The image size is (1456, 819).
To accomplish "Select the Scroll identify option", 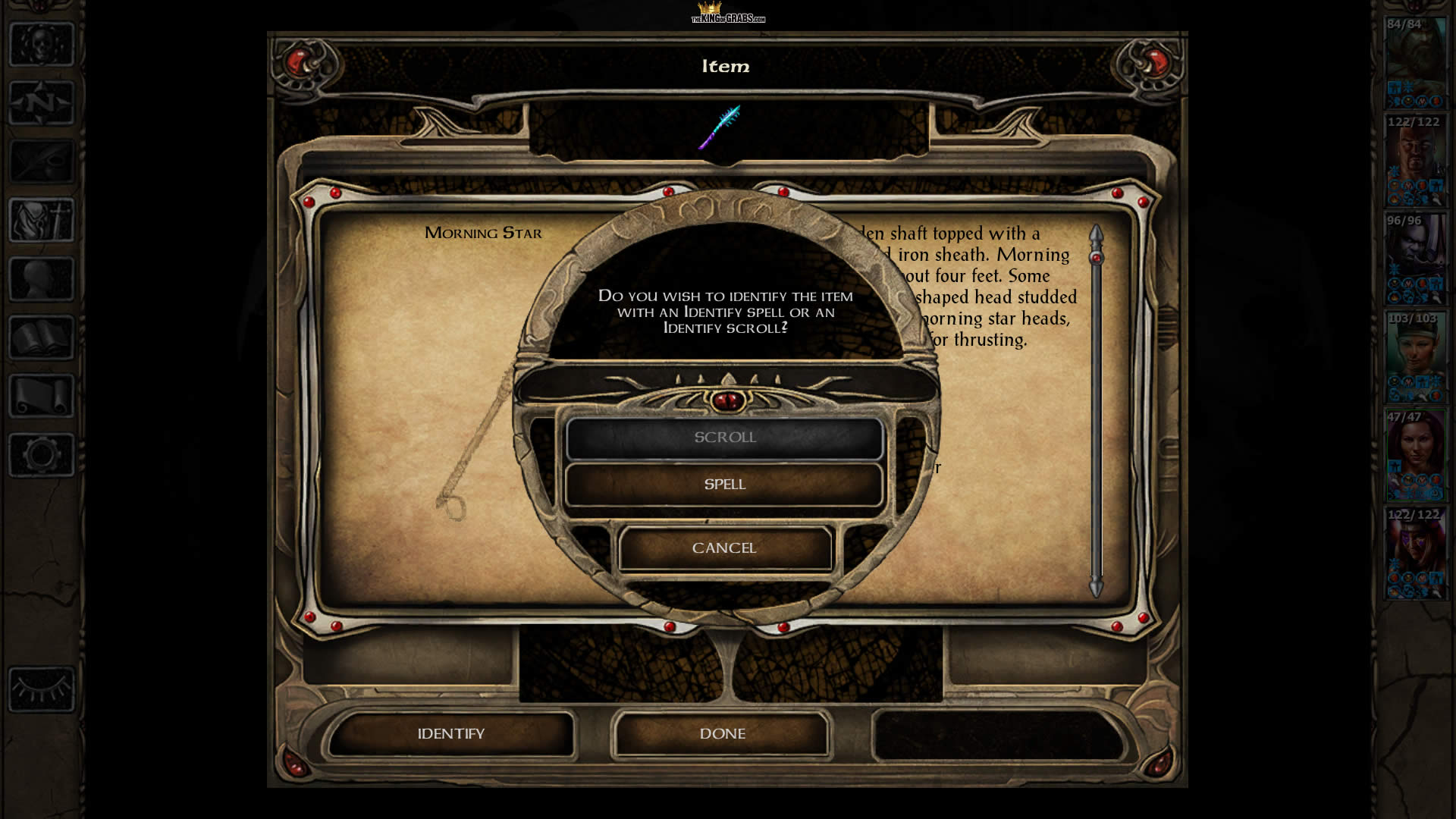I will (724, 438).
